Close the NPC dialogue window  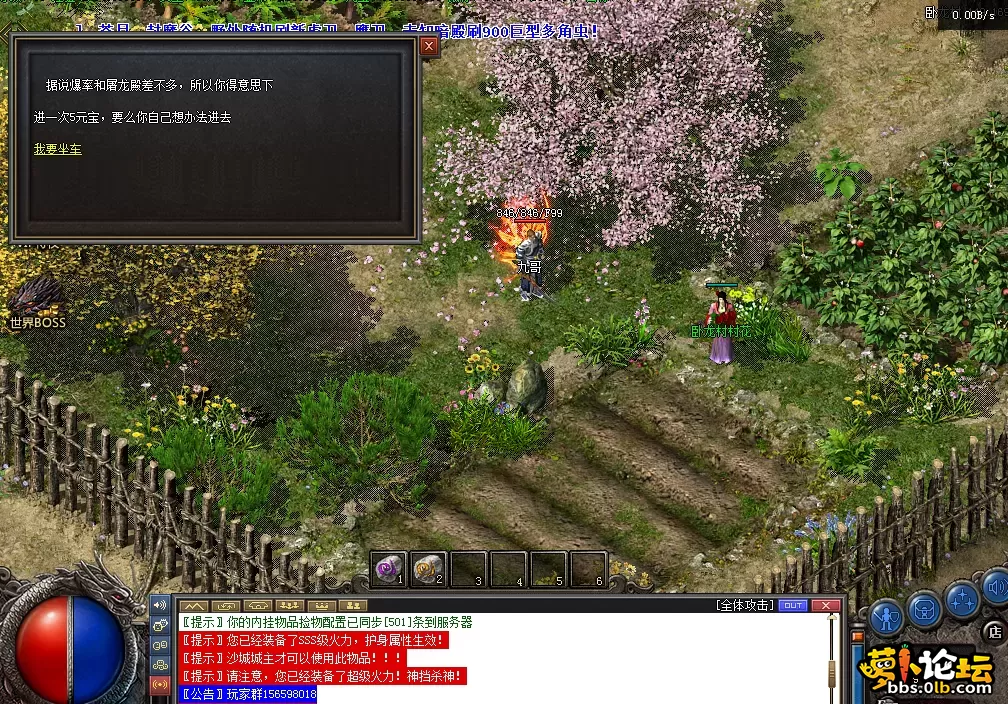click(x=429, y=46)
